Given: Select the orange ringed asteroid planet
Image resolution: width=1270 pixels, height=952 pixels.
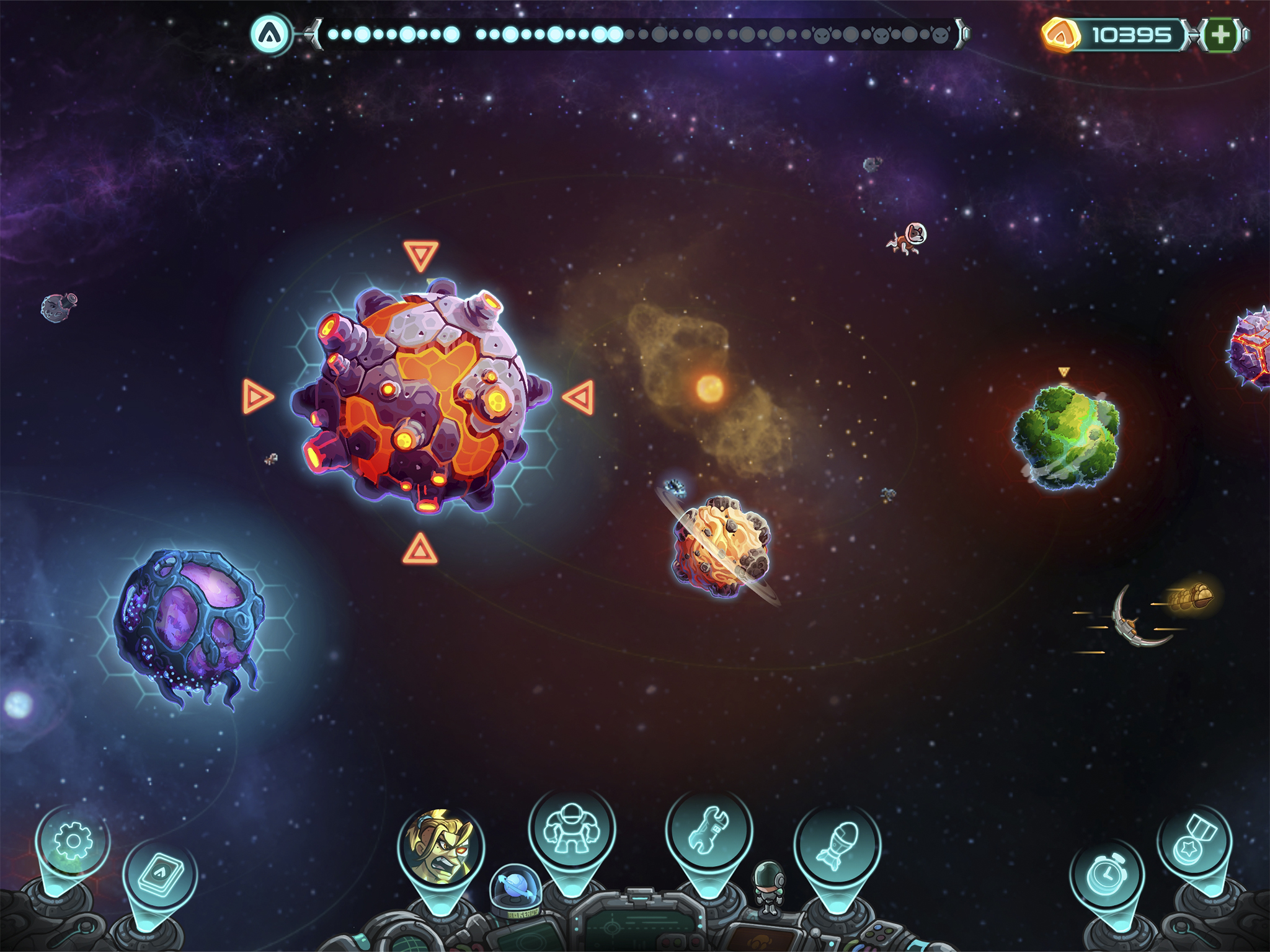Looking at the screenshot, I should [721, 546].
